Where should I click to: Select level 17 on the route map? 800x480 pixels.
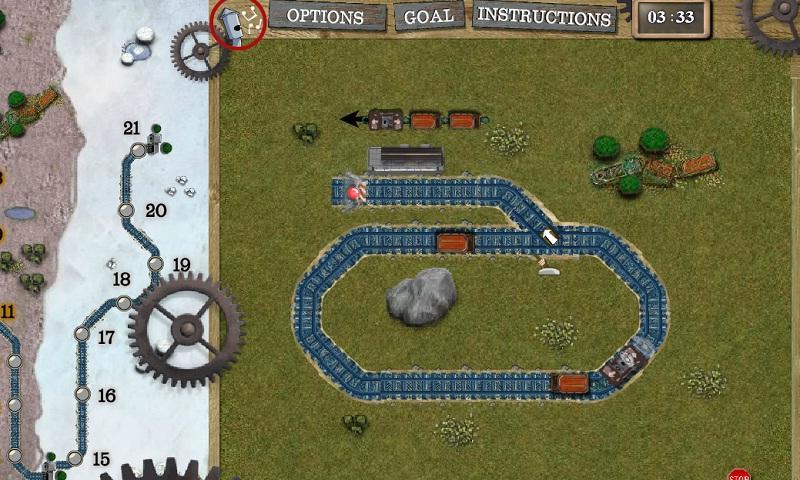[82, 333]
